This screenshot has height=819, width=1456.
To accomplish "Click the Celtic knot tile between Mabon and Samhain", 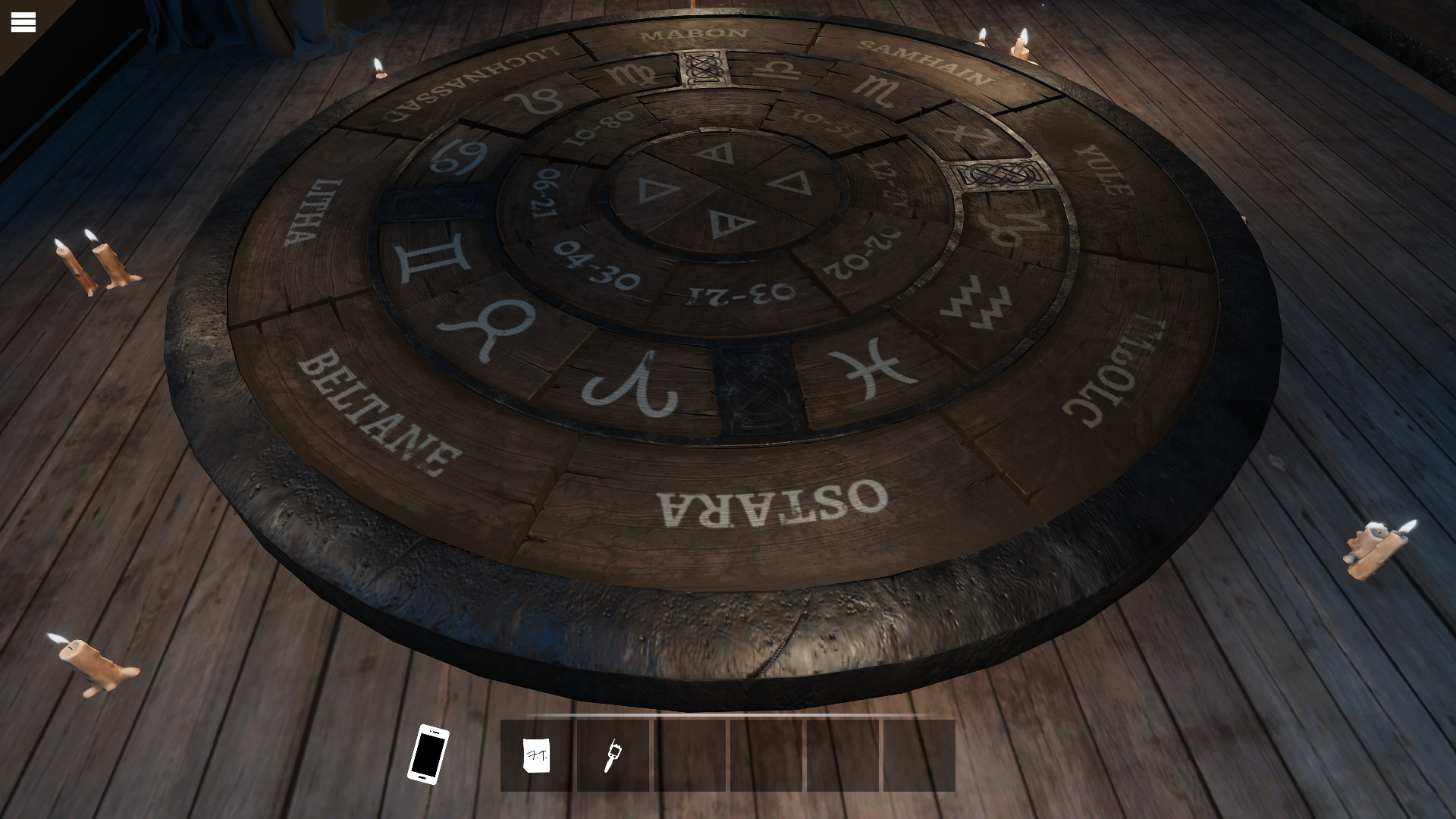I will [x=705, y=68].
